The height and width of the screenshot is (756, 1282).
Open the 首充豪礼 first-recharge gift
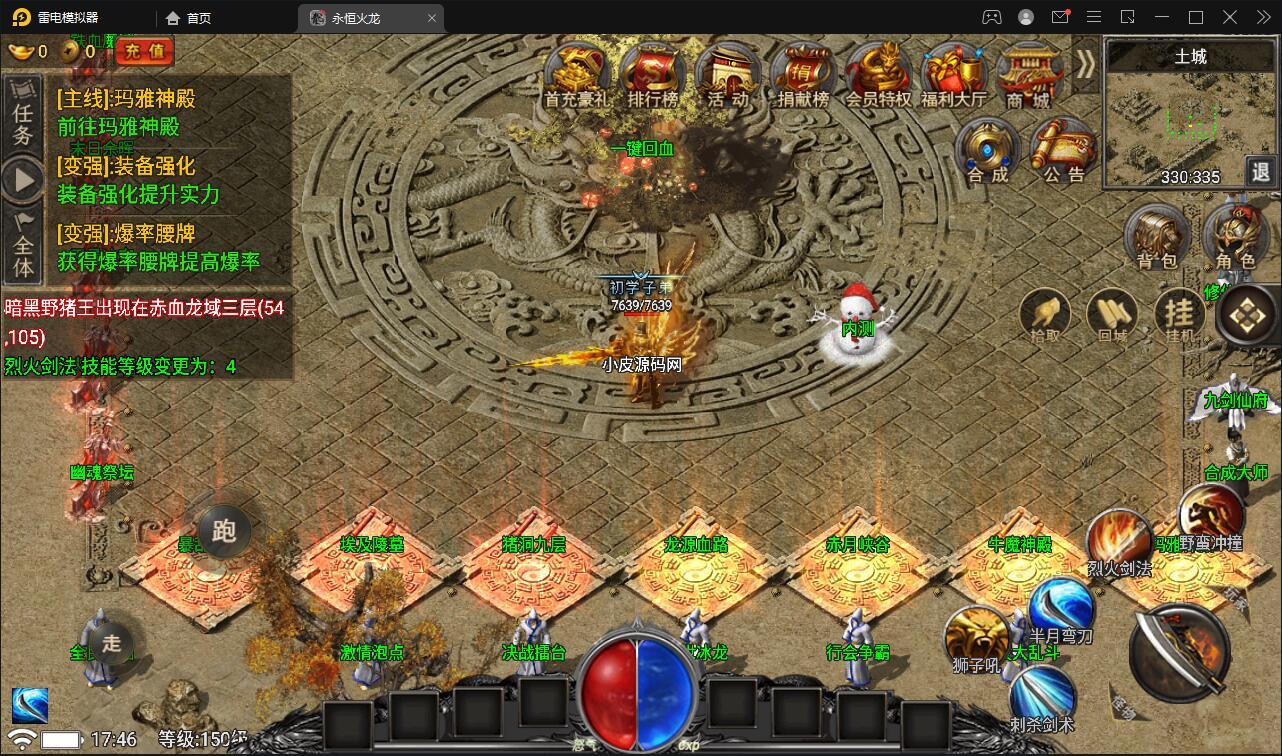pos(576,73)
